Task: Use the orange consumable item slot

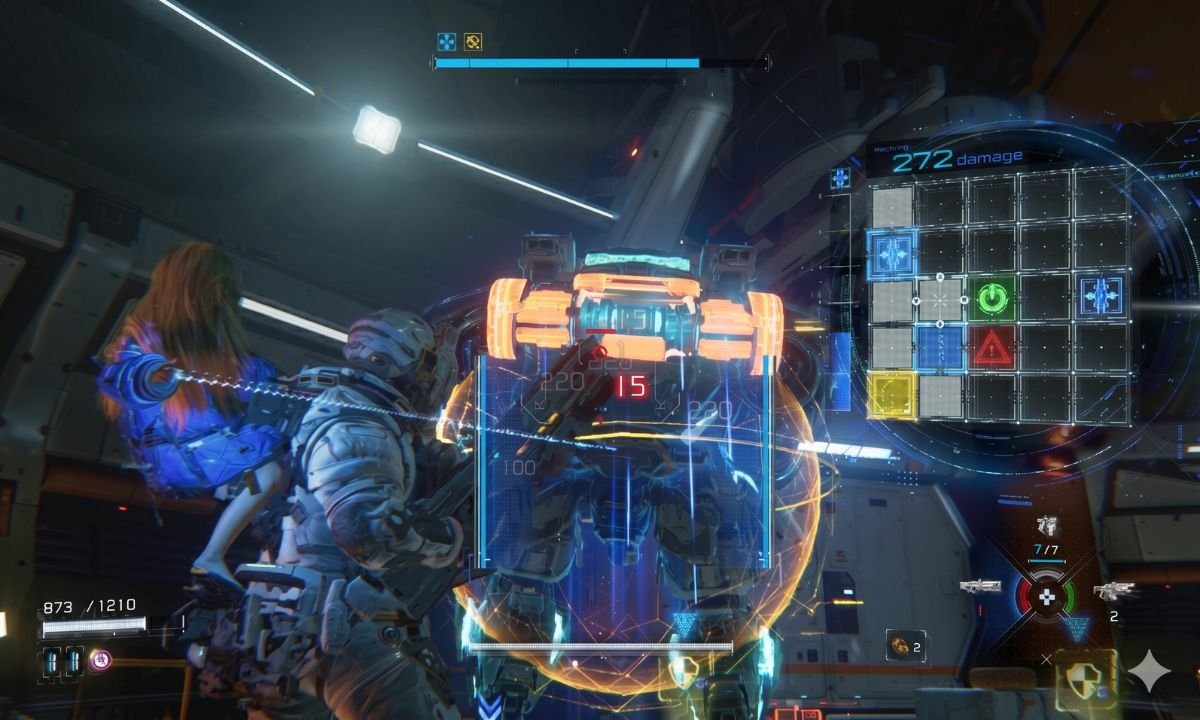Action: [903, 646]
